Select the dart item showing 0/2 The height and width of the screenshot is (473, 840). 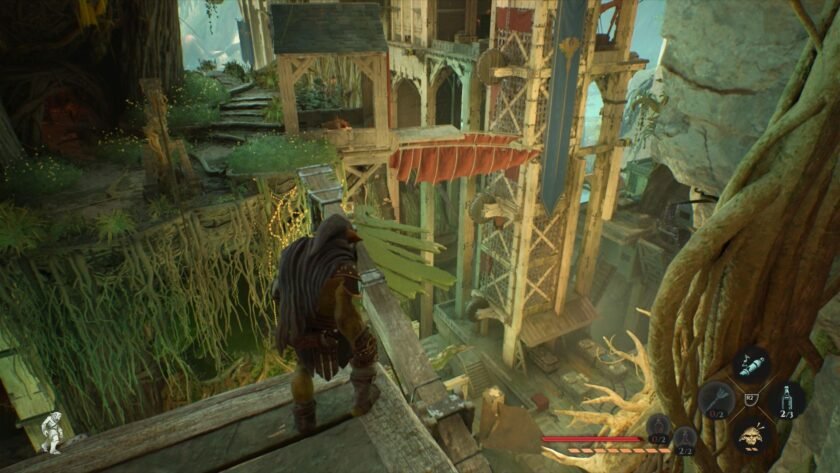714,400
